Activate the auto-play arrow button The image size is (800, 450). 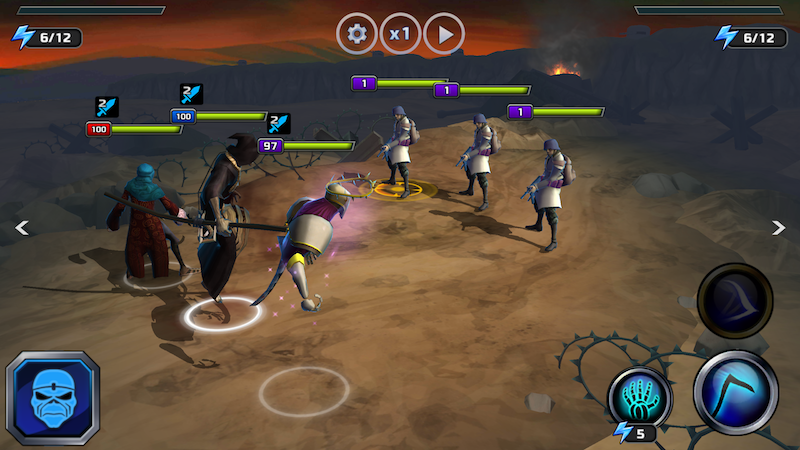445,34
